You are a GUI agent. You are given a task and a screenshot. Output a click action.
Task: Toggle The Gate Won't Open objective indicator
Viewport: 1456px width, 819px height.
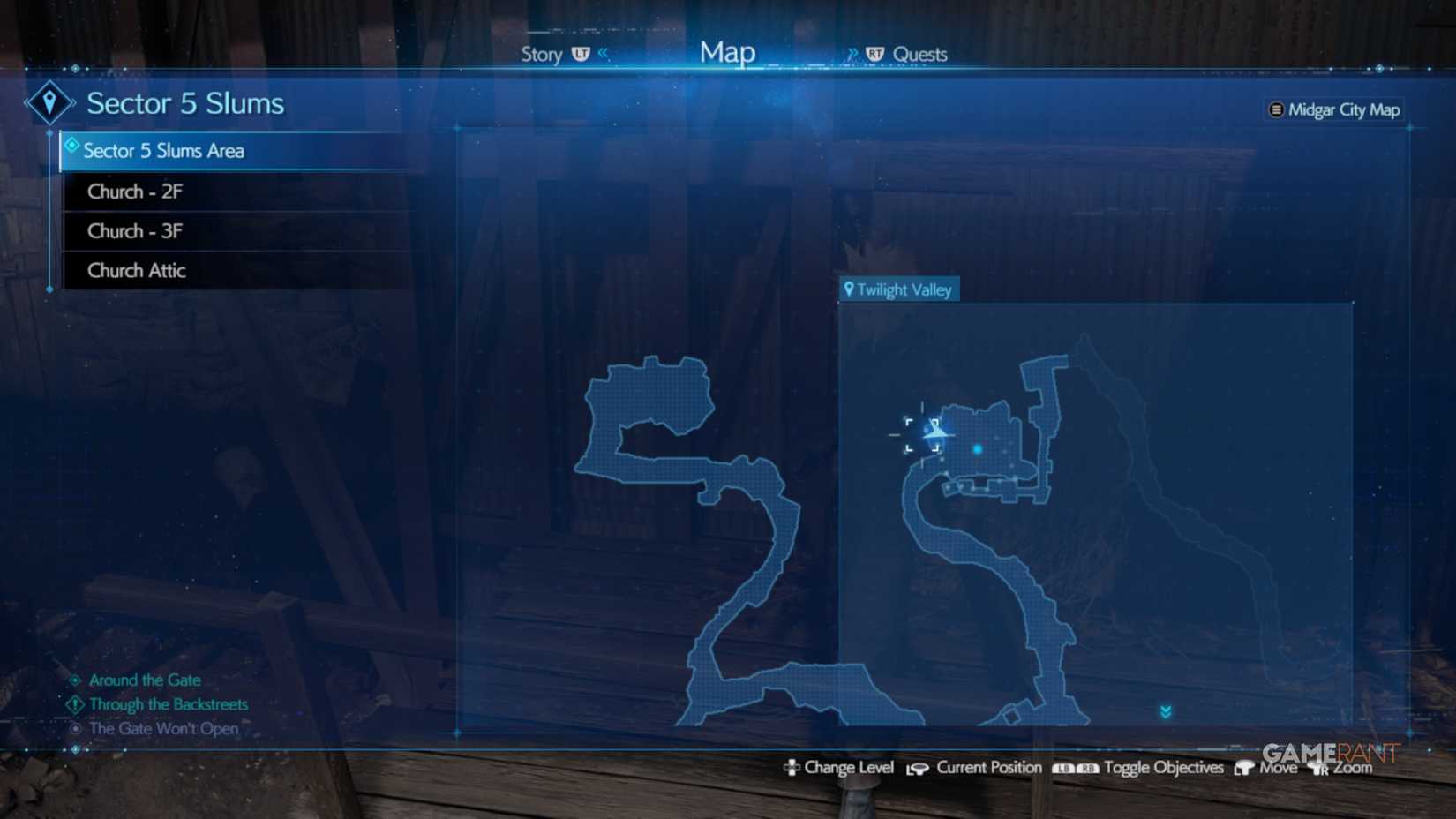(x=76, y=728)
